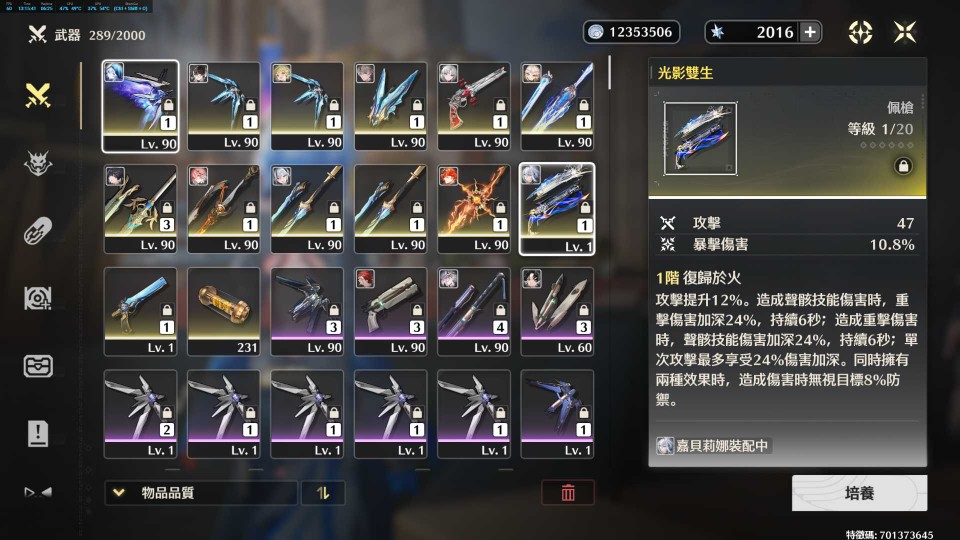Toggle the lock icon on 光影雙生

(901, 167)
